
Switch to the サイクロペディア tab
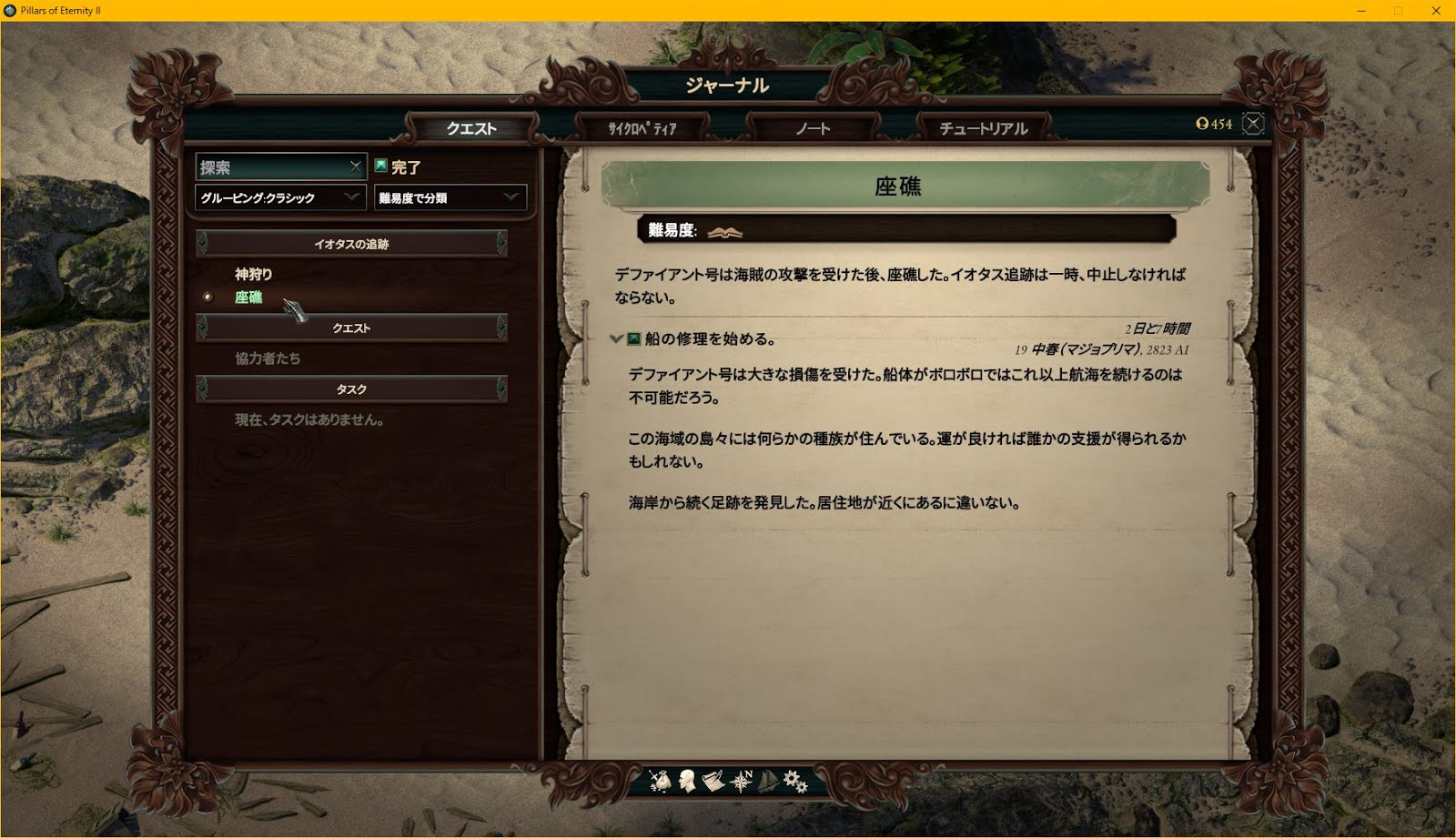642,129
